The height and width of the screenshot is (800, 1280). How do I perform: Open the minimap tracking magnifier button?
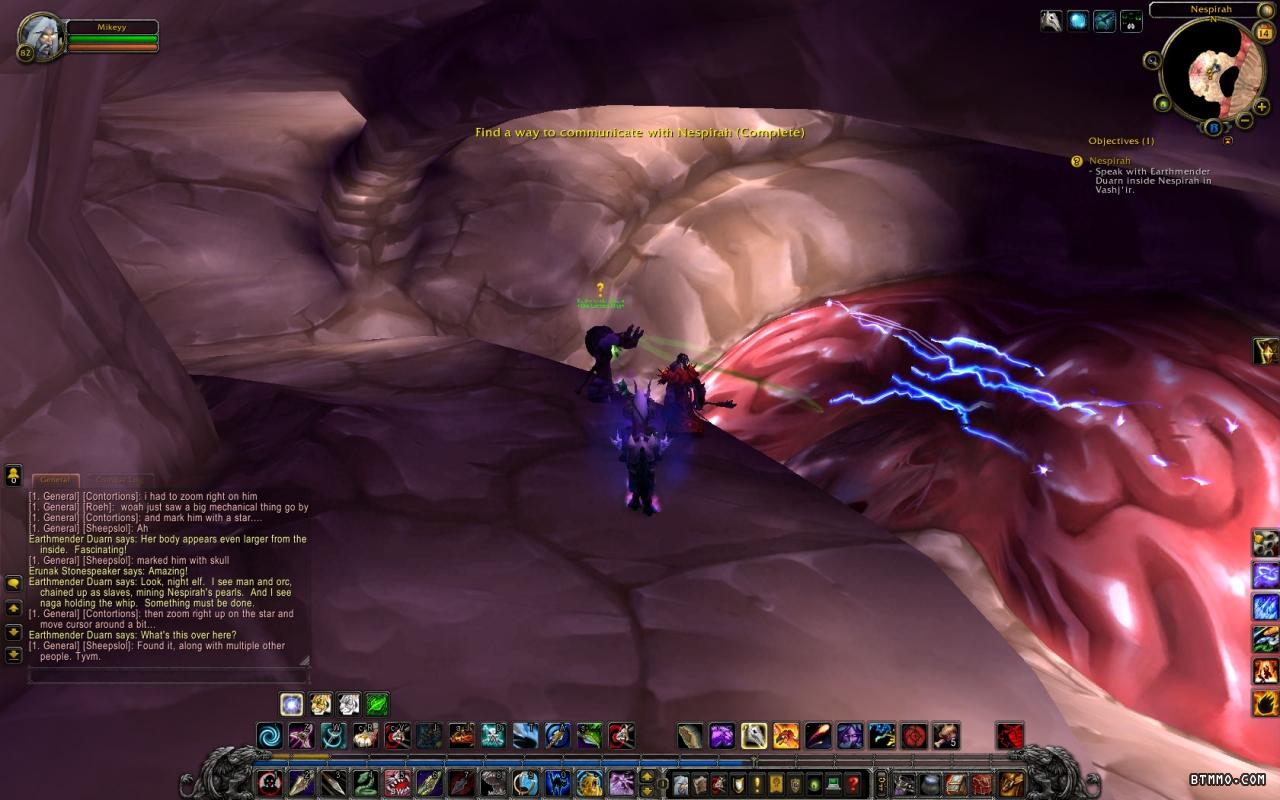(x=1153, y=60)
